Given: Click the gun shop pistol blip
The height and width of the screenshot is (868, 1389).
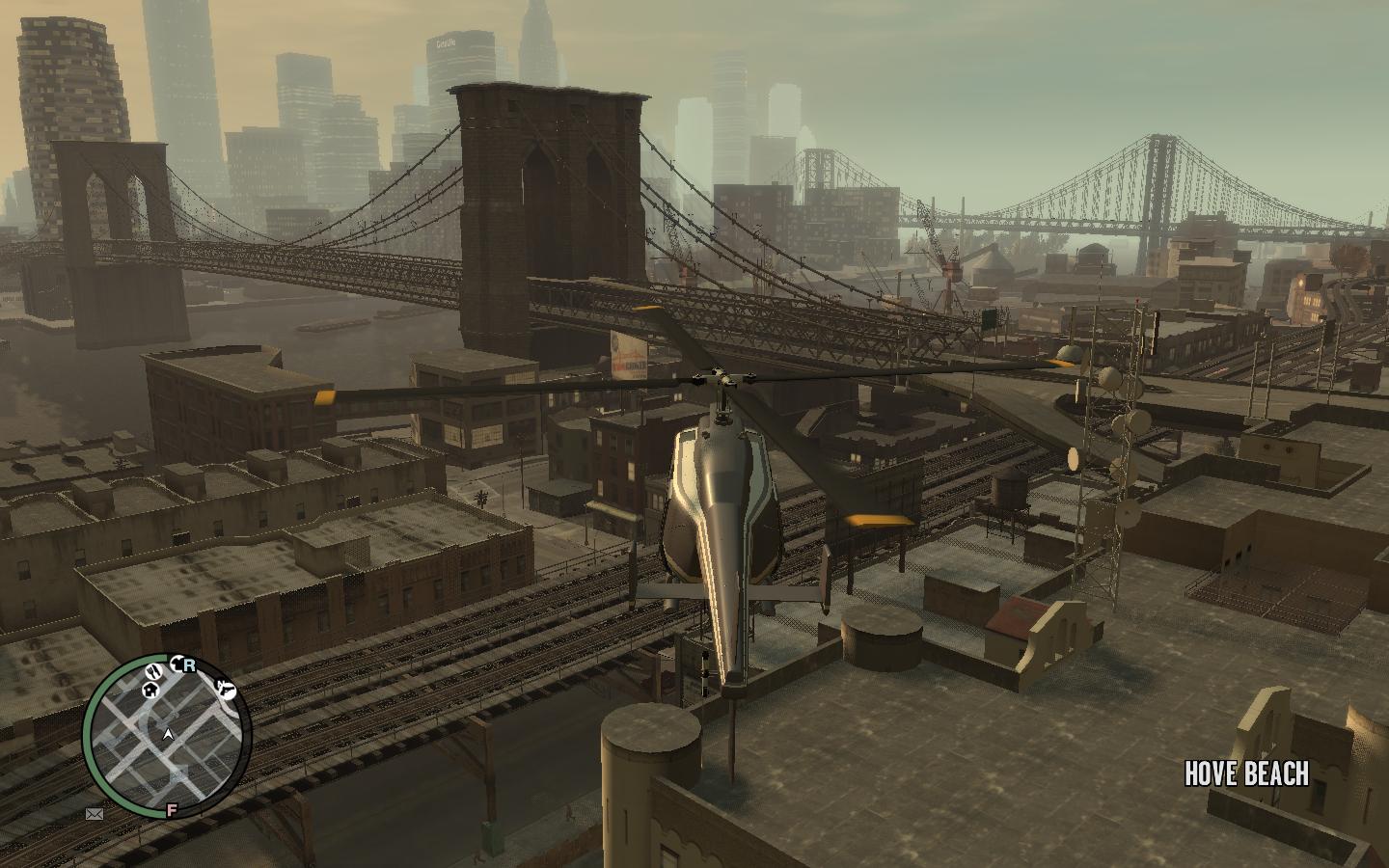Looking at the screenshot, I should pos(226,689).
